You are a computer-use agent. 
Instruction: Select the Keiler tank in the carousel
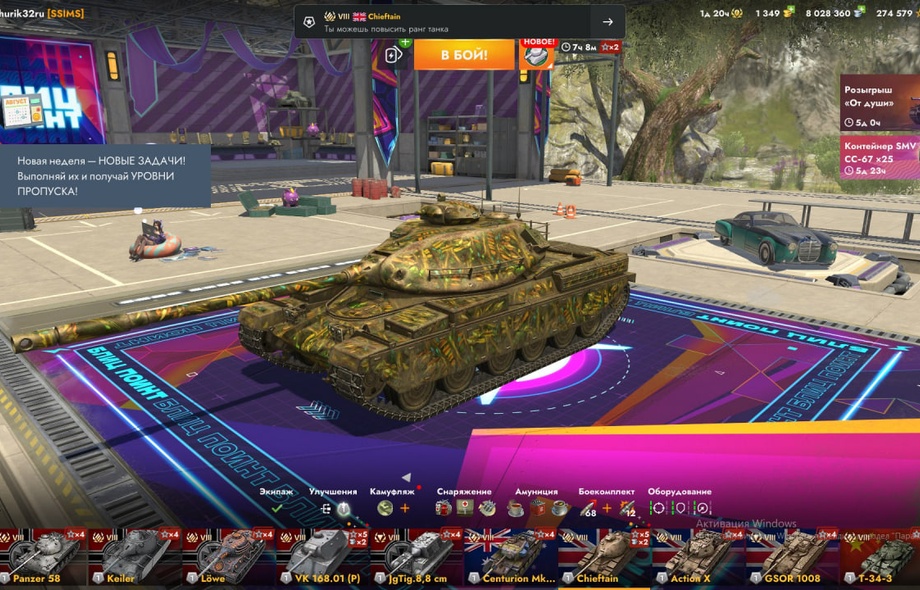point(136,557)
